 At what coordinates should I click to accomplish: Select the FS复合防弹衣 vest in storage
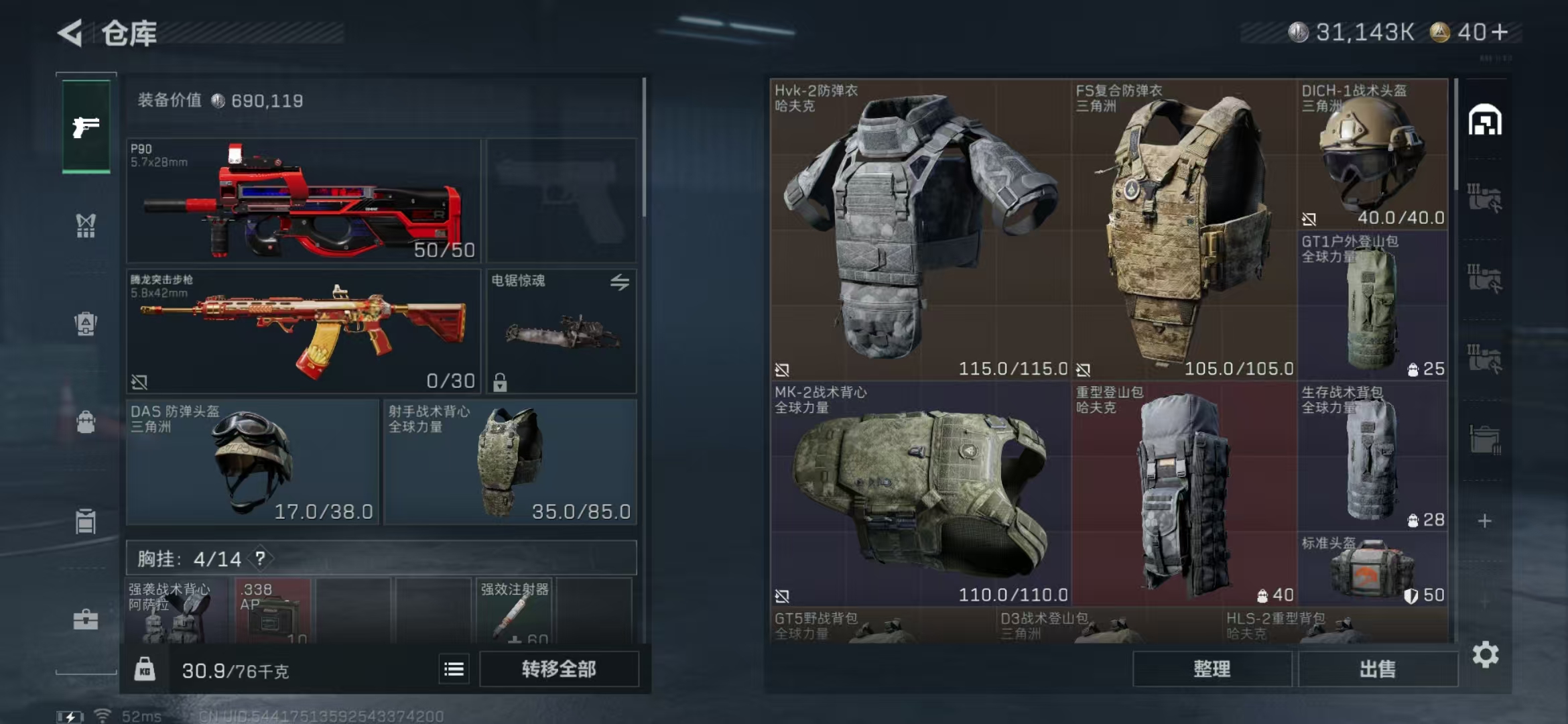click(1184, 229)
